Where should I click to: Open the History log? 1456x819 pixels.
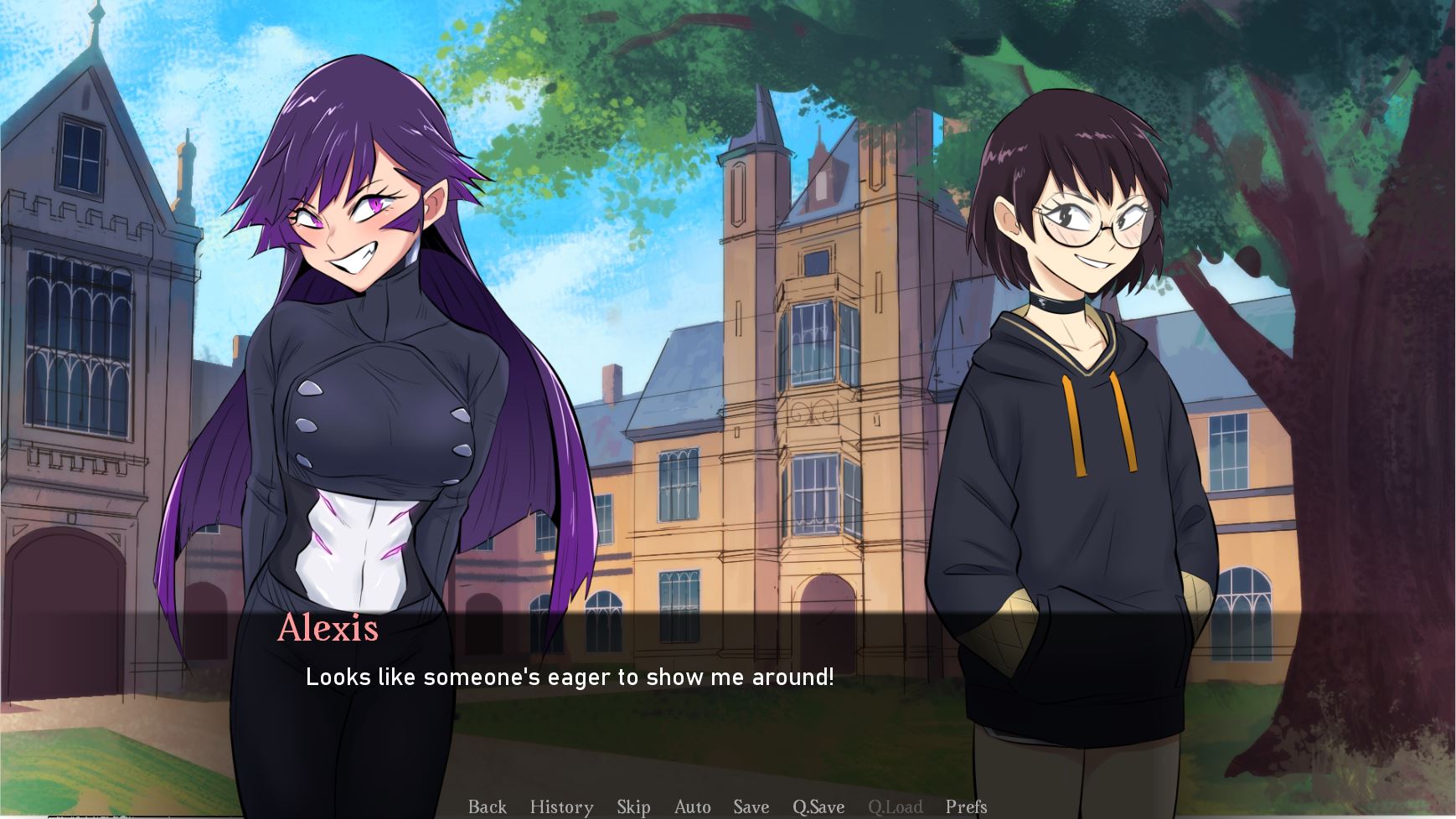561,806
